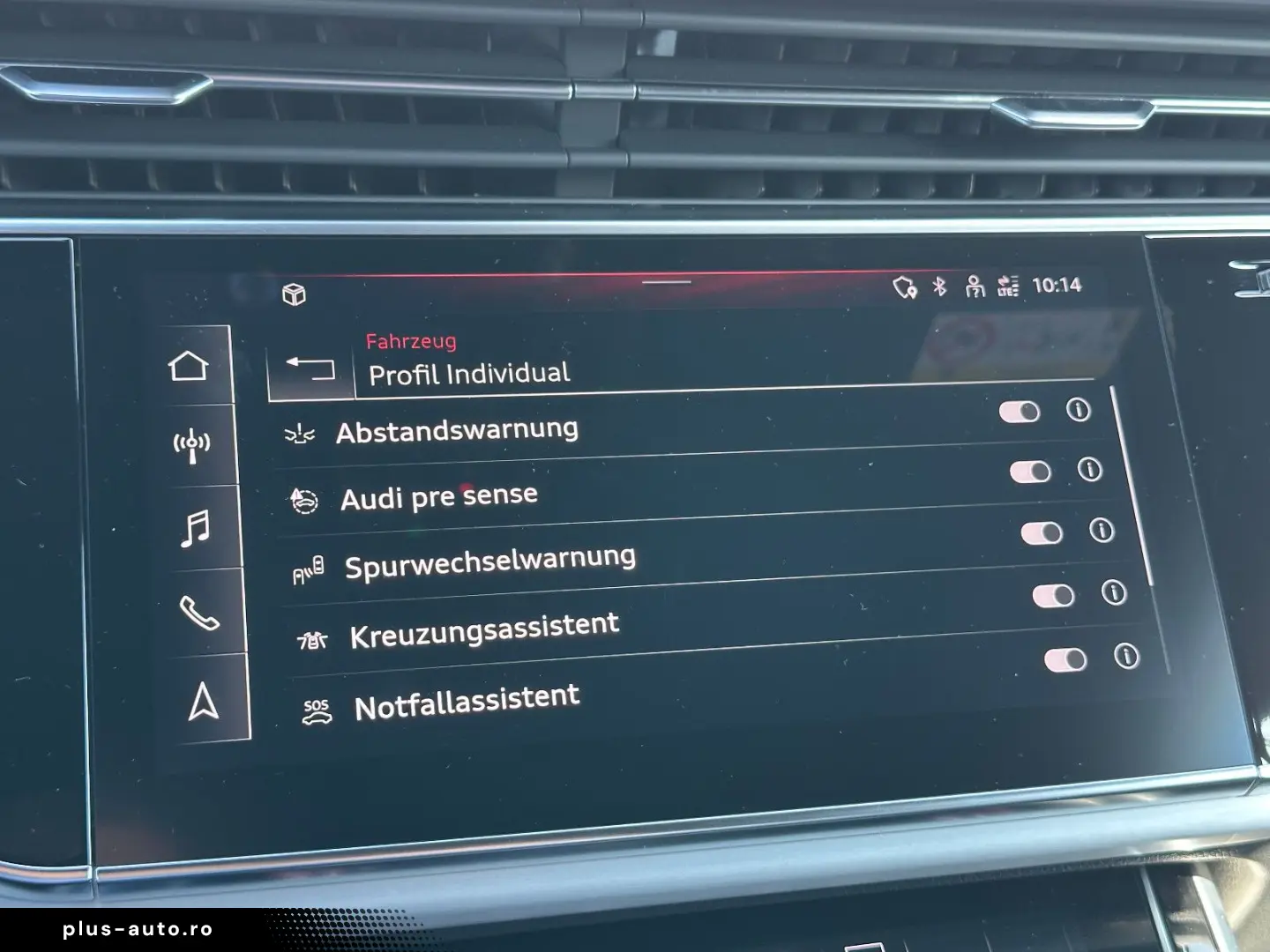Tap the cube icon at the top left

coord(296,294)
